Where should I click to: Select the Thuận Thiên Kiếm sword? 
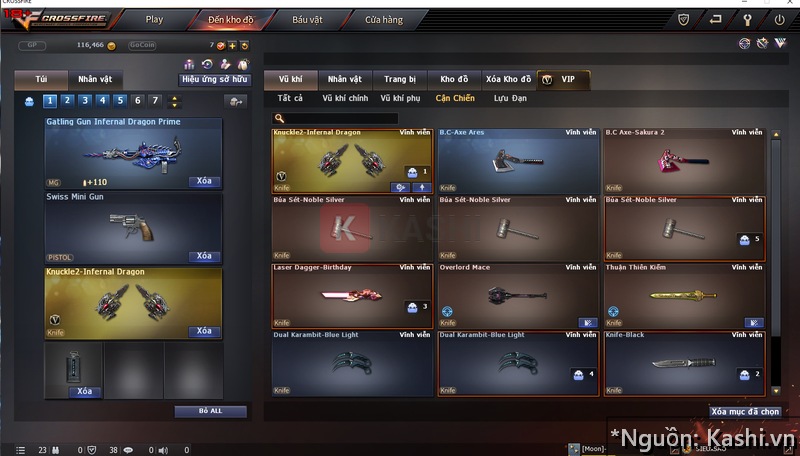(684, 295)
